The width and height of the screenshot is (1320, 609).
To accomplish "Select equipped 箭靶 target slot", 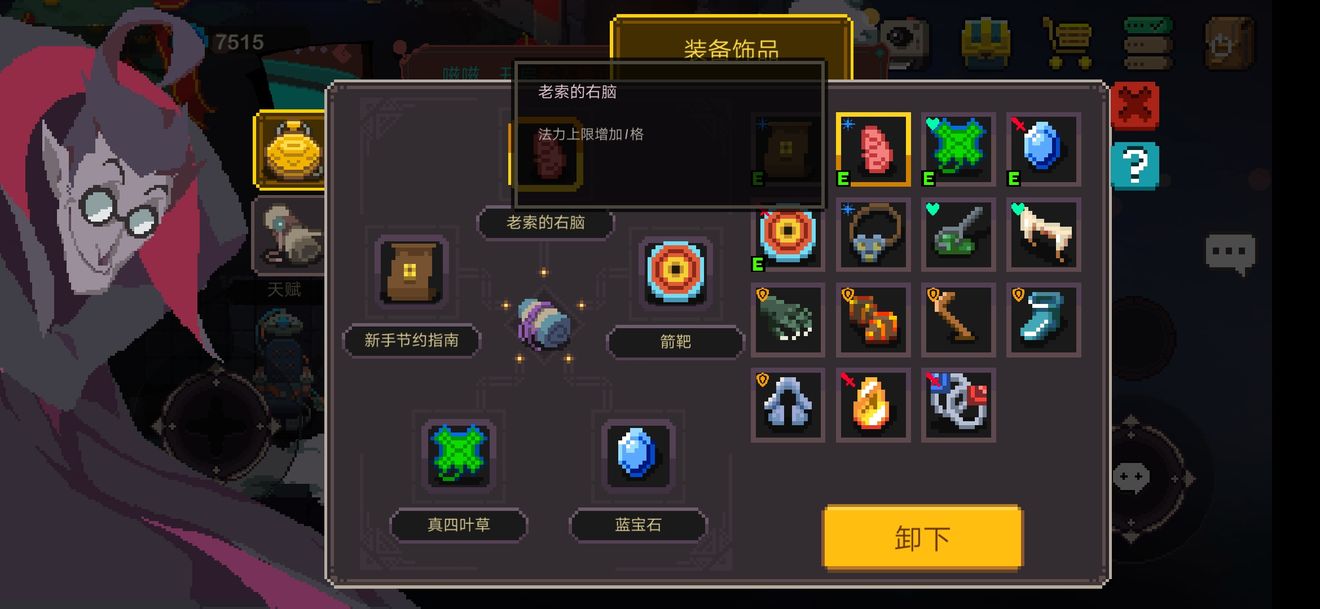I will coord(676,271).
